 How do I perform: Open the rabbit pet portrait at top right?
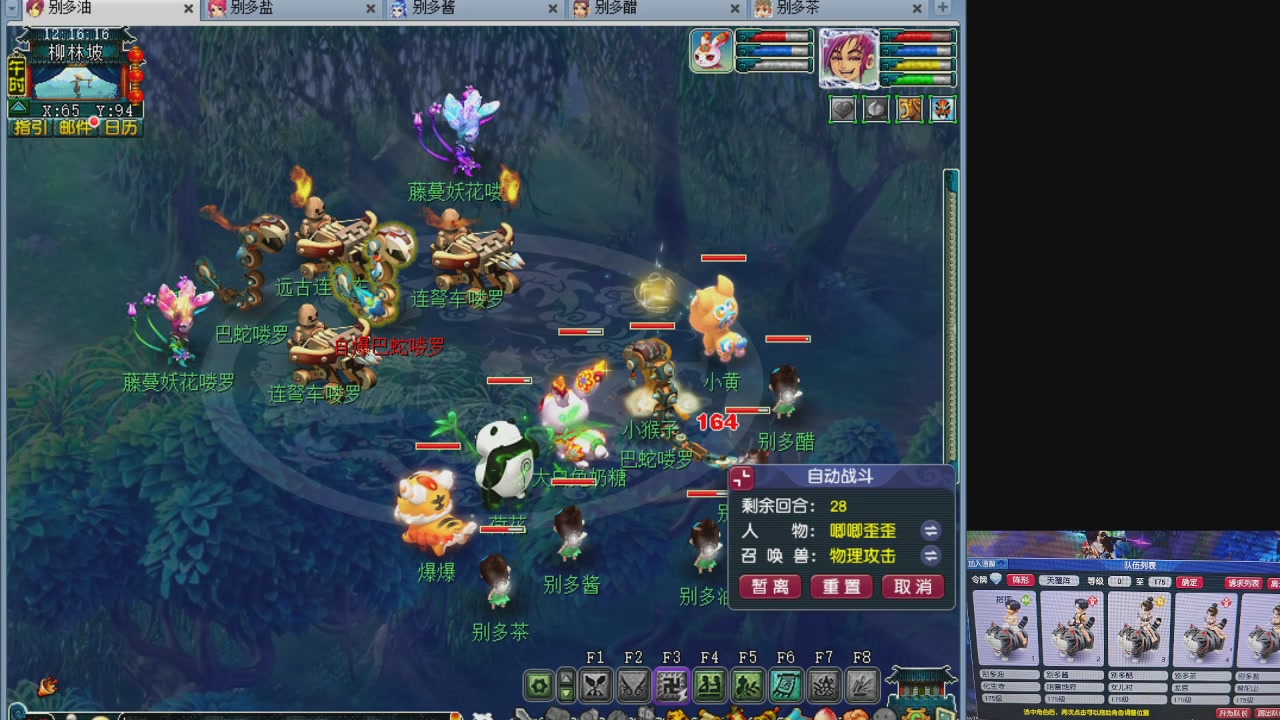711,52
